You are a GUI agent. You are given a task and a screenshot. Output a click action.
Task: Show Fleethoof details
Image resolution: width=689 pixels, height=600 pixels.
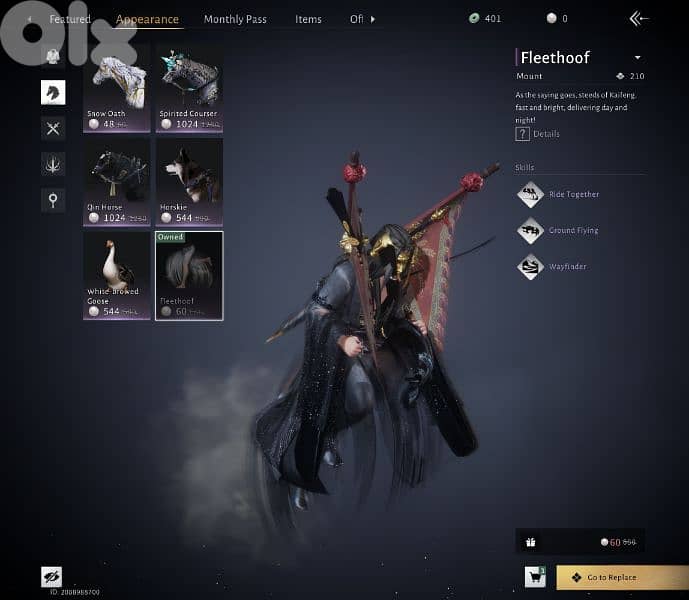(x=538, y=134)
